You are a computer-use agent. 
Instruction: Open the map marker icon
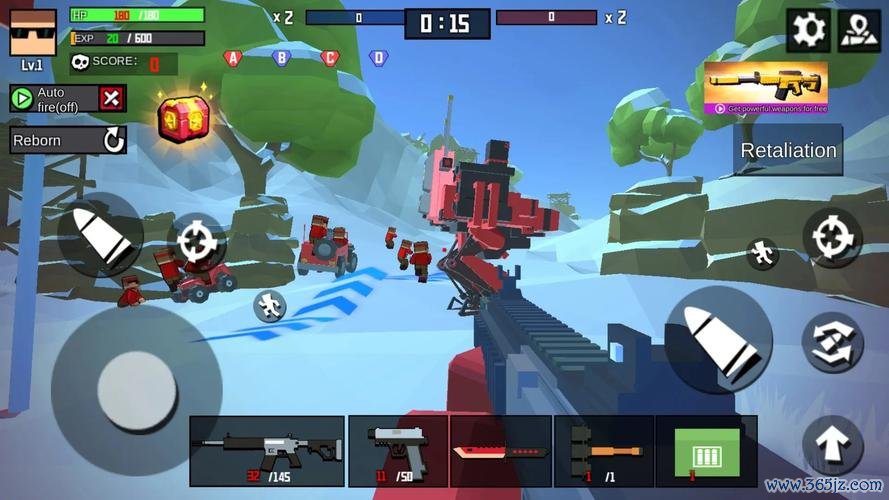(858, 31)
